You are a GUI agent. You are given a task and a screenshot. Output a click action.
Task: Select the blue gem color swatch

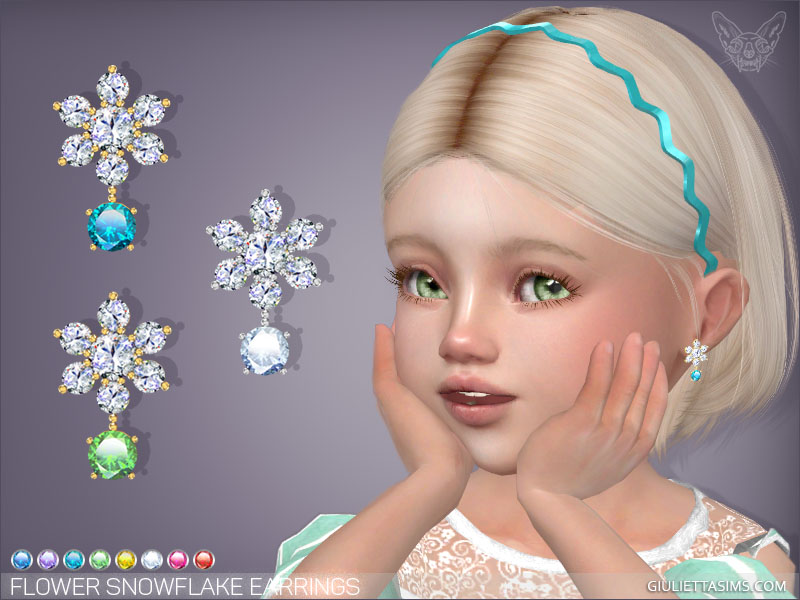[x=20, y=558]
